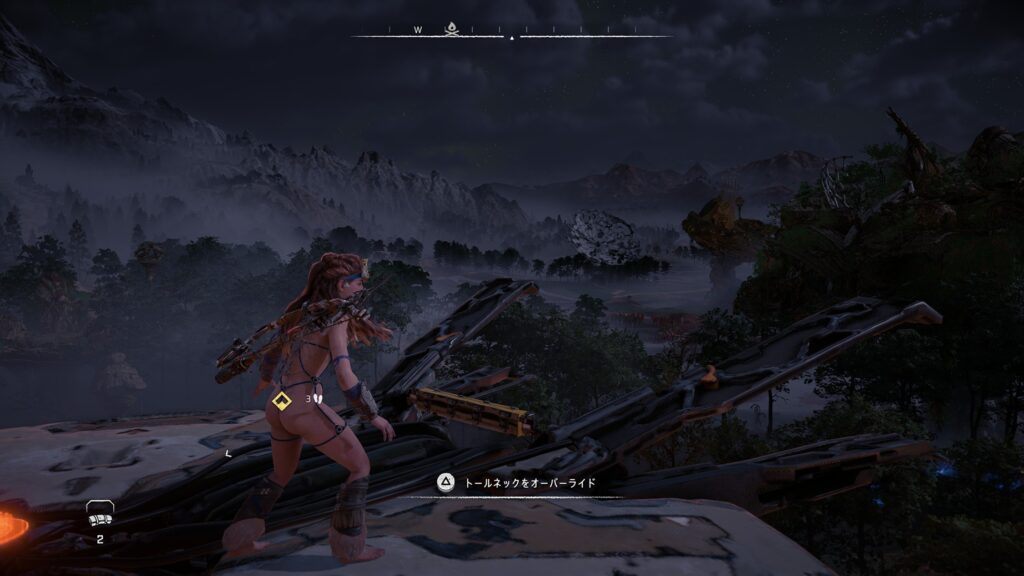Select the quick-slot item icon showing count 2
Screen dimensions: 1024x576
(99, 513)
